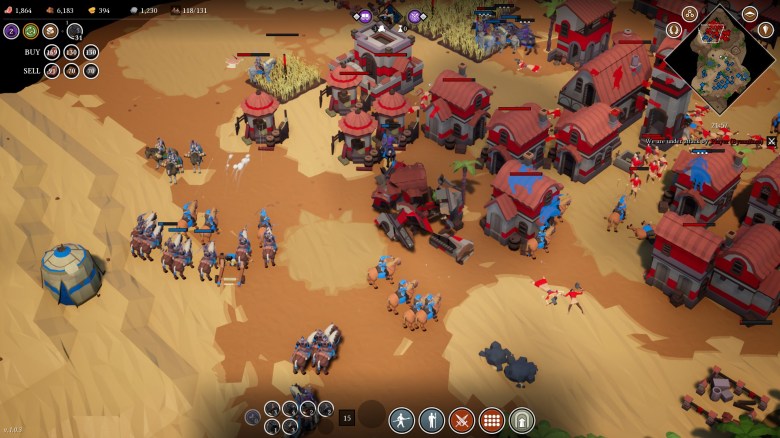780x438 pixels.
Task: Click the three-dots icon beside the minimap
Action: pyautogui.click(x=690, y=14)
